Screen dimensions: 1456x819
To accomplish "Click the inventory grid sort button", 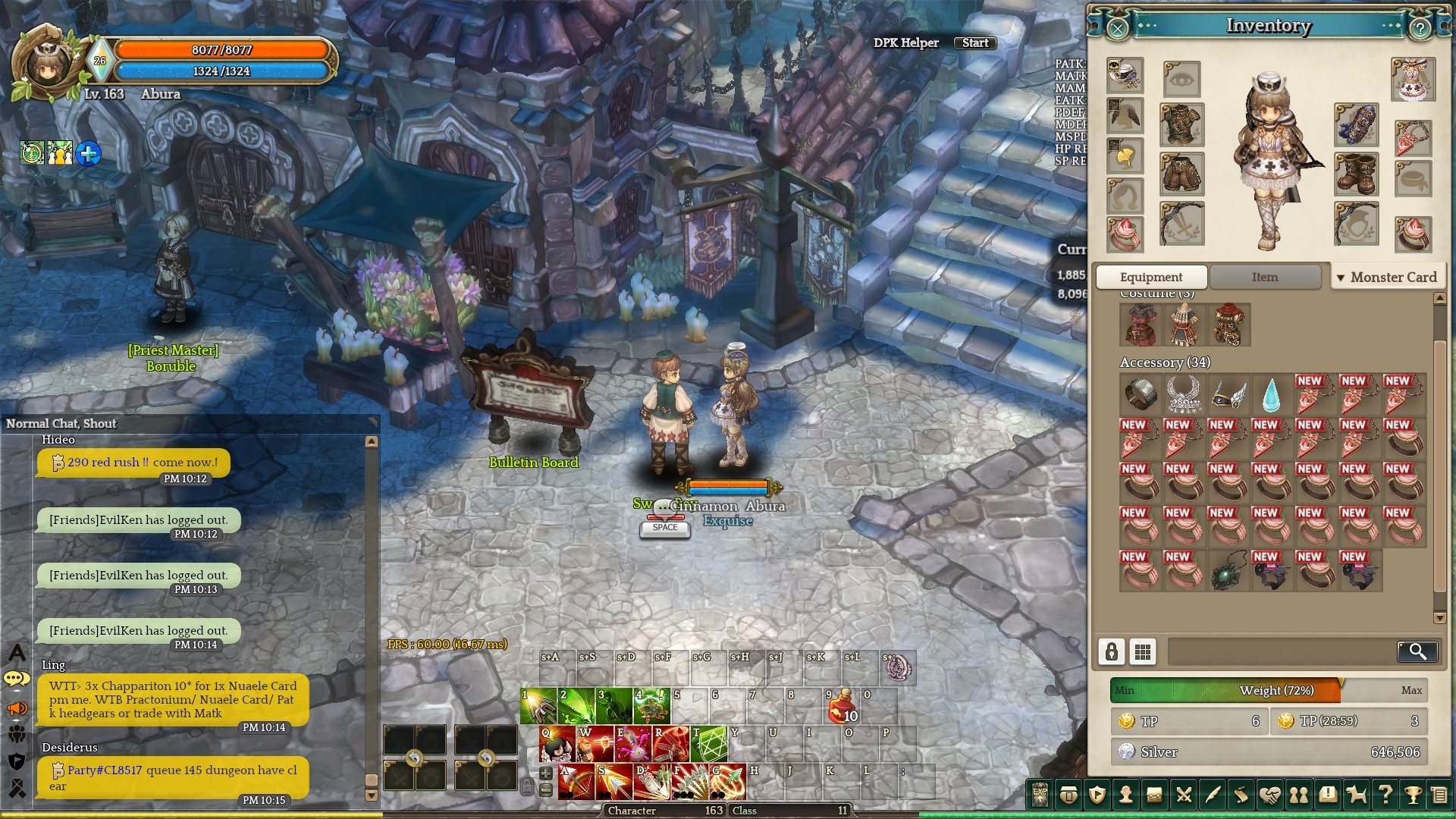I will pyautogui.click(x=1142, y=651).
